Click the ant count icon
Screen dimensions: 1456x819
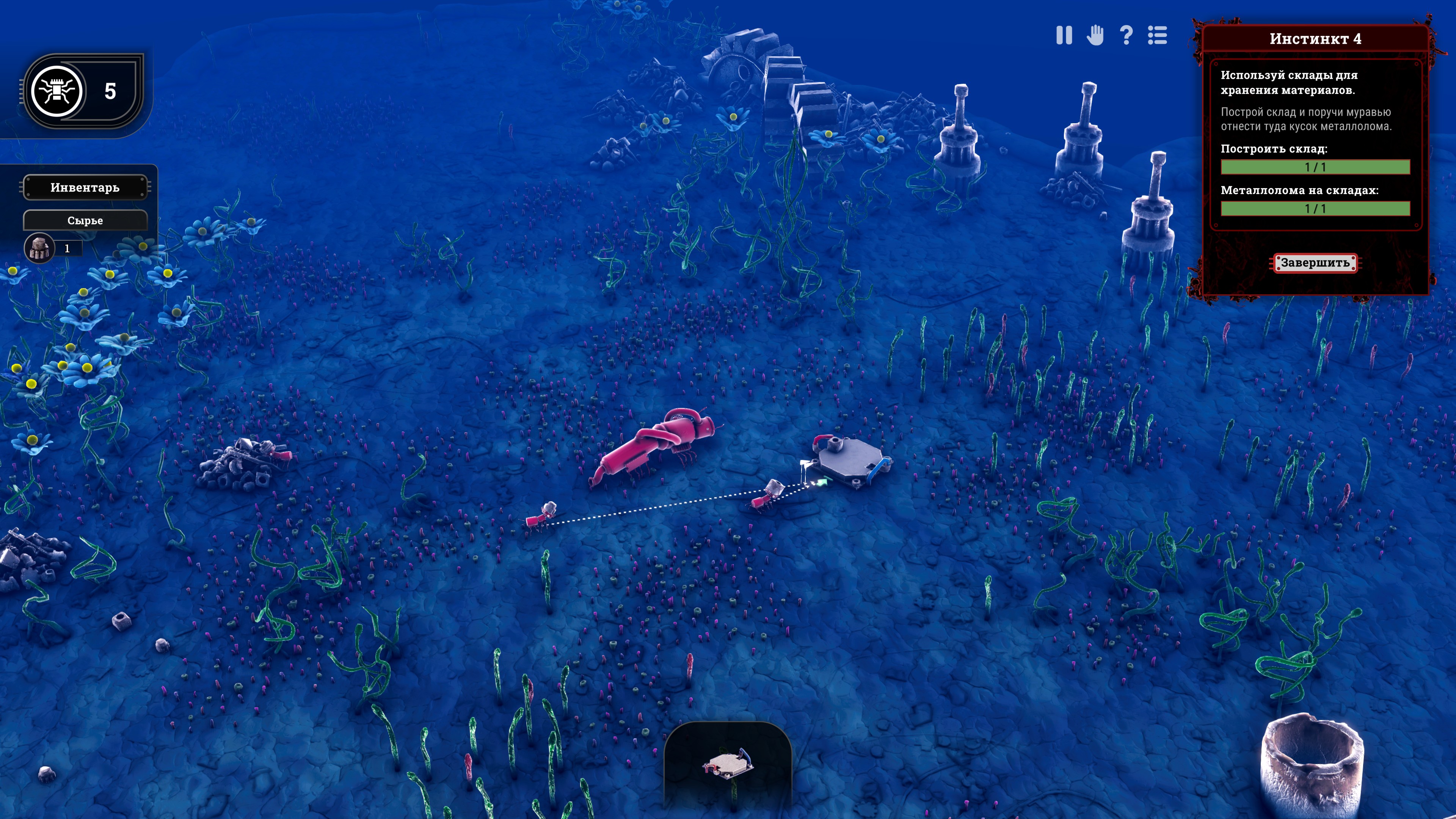56,91
